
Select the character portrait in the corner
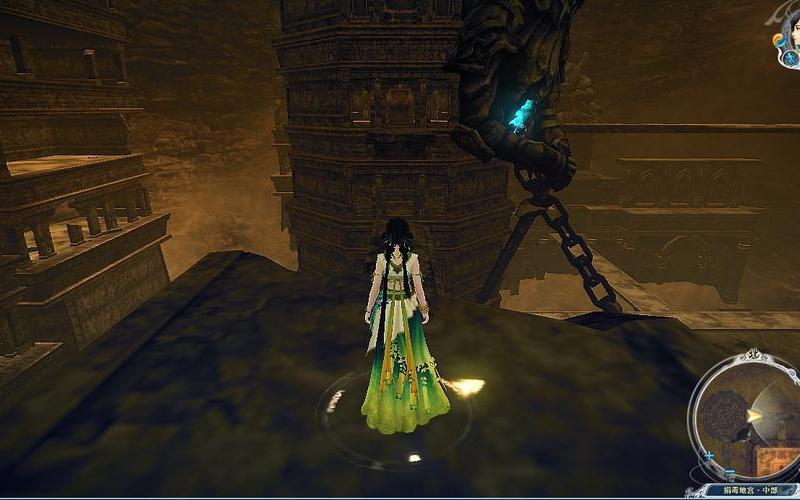[793, 30]
